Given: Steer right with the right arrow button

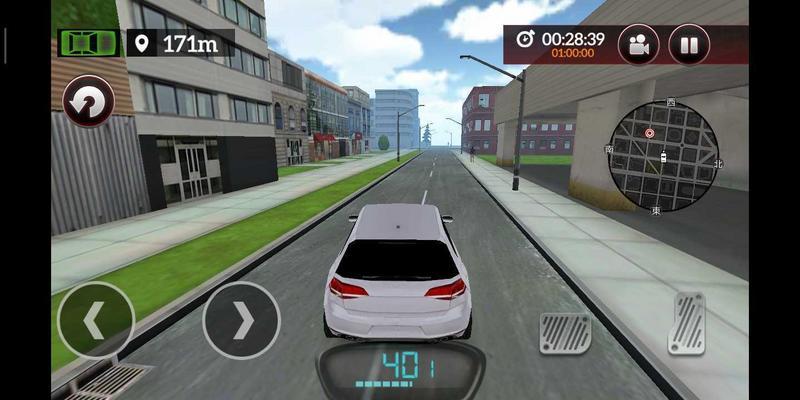Looking at the screenshot, I should tap(241, 320).
